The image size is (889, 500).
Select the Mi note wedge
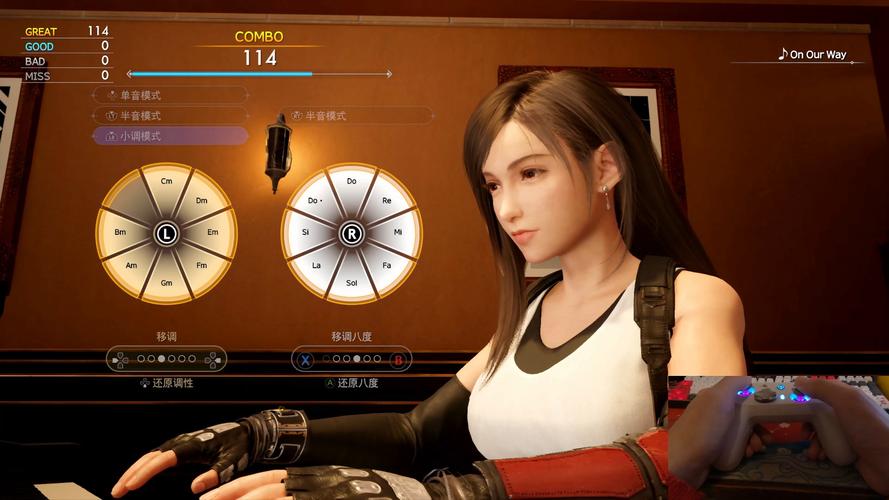coord(398,233)
